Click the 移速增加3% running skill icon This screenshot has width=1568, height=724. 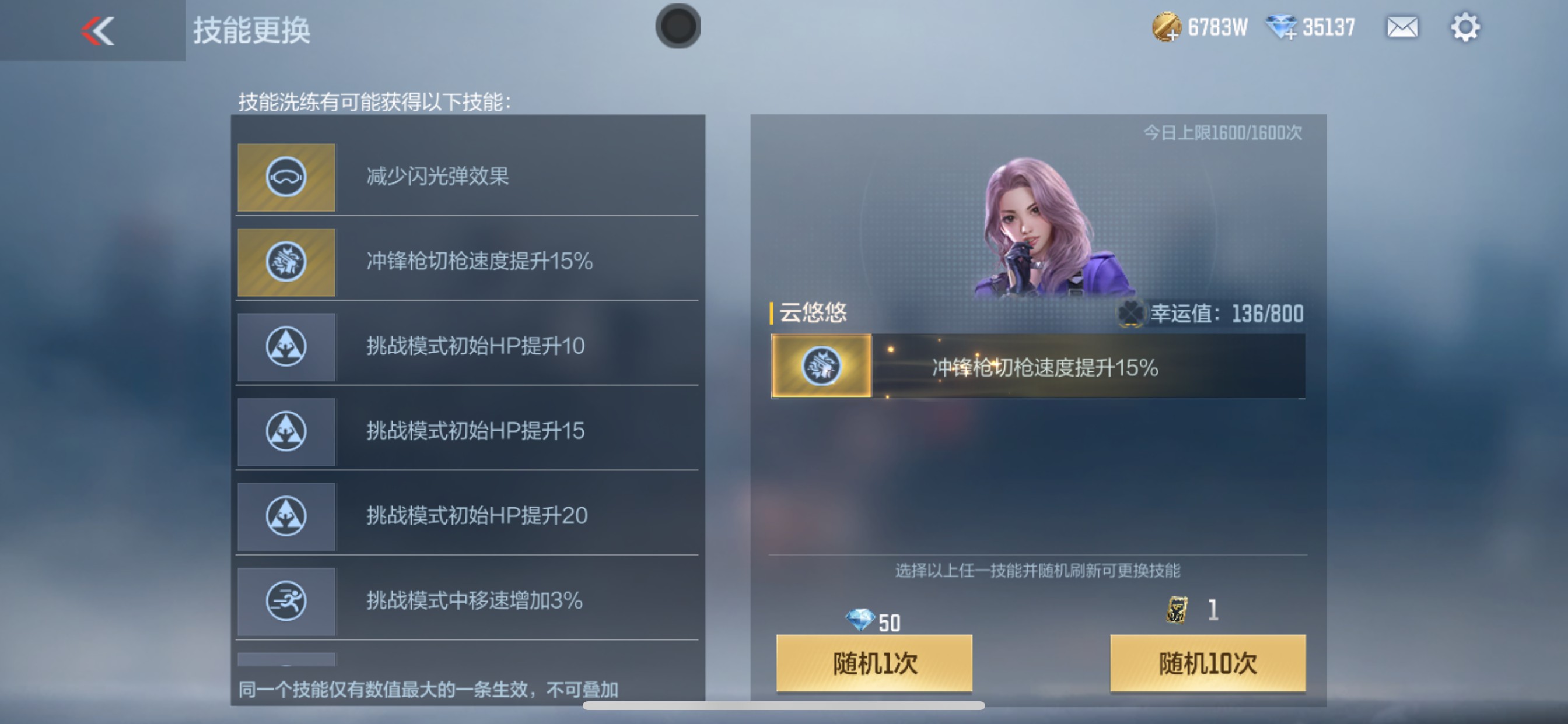[x=286, y=601]
